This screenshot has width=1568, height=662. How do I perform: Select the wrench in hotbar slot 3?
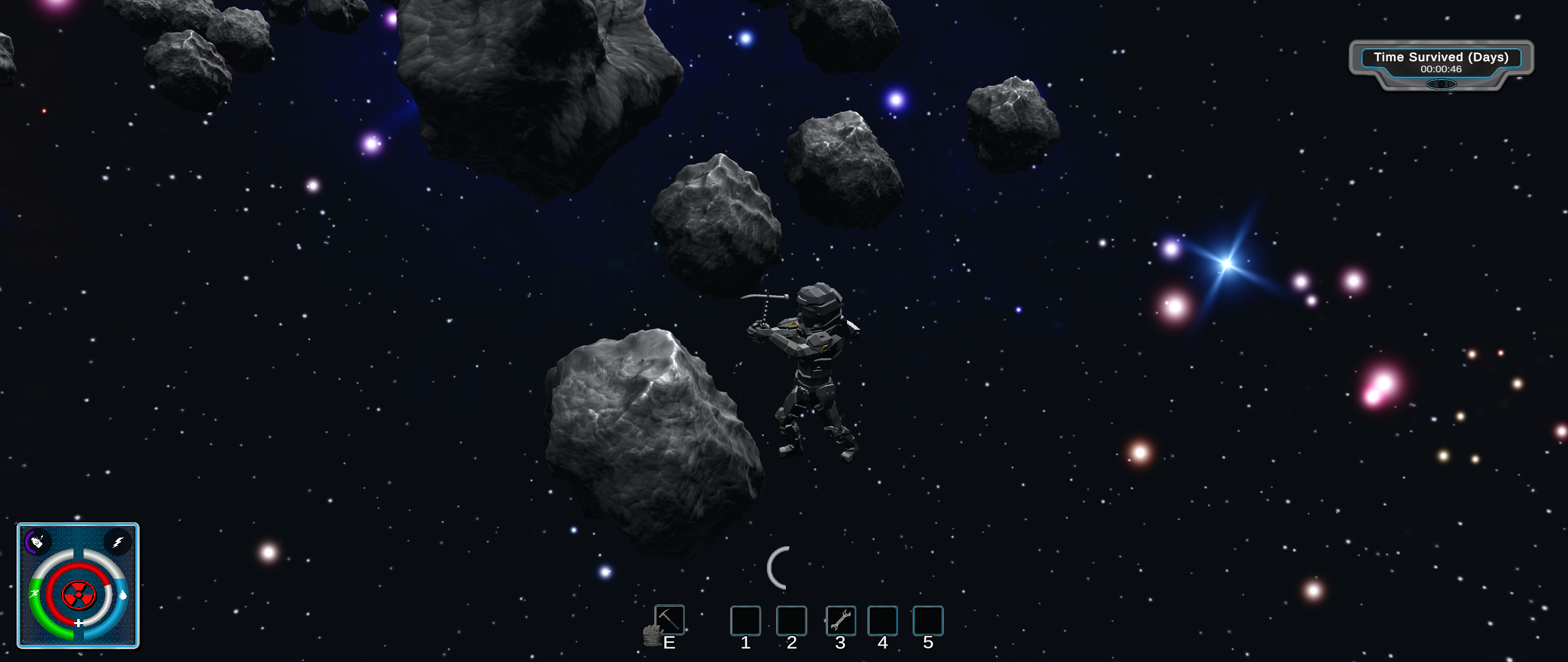coord(840,620)
